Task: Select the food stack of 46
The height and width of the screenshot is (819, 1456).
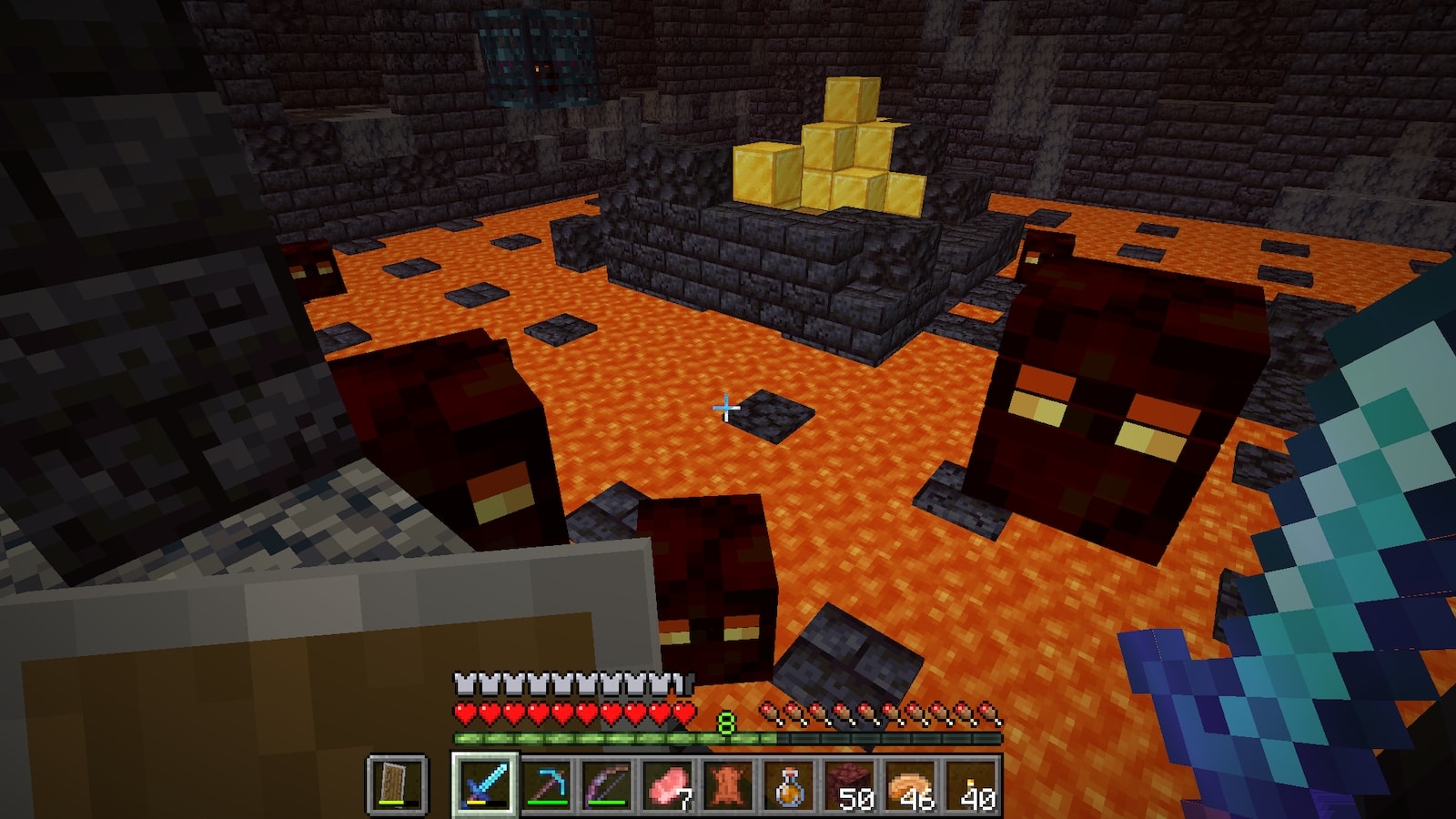Action: tap(912, 784)
